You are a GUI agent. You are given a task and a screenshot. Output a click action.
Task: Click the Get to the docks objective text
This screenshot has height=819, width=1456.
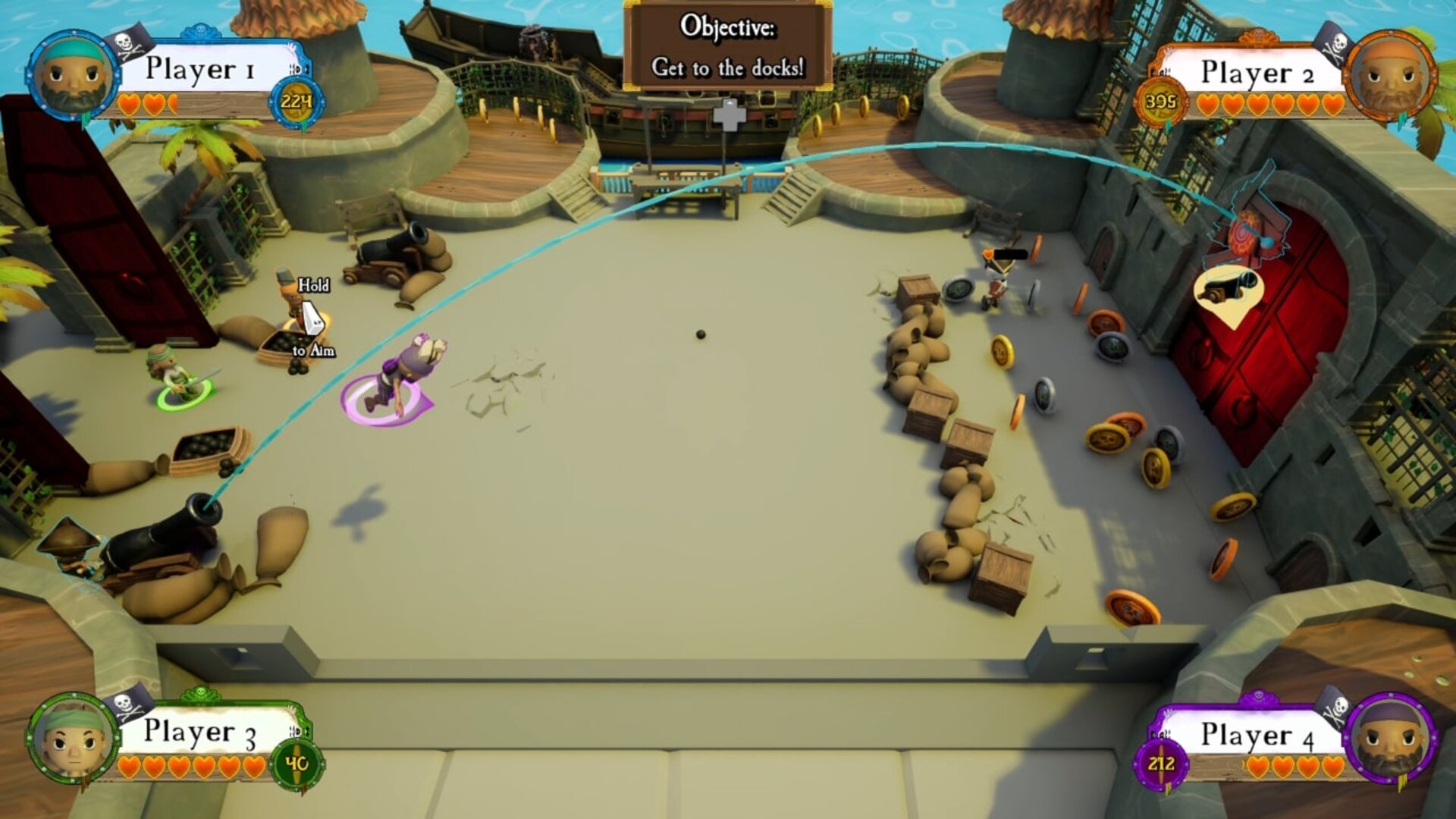726,67
